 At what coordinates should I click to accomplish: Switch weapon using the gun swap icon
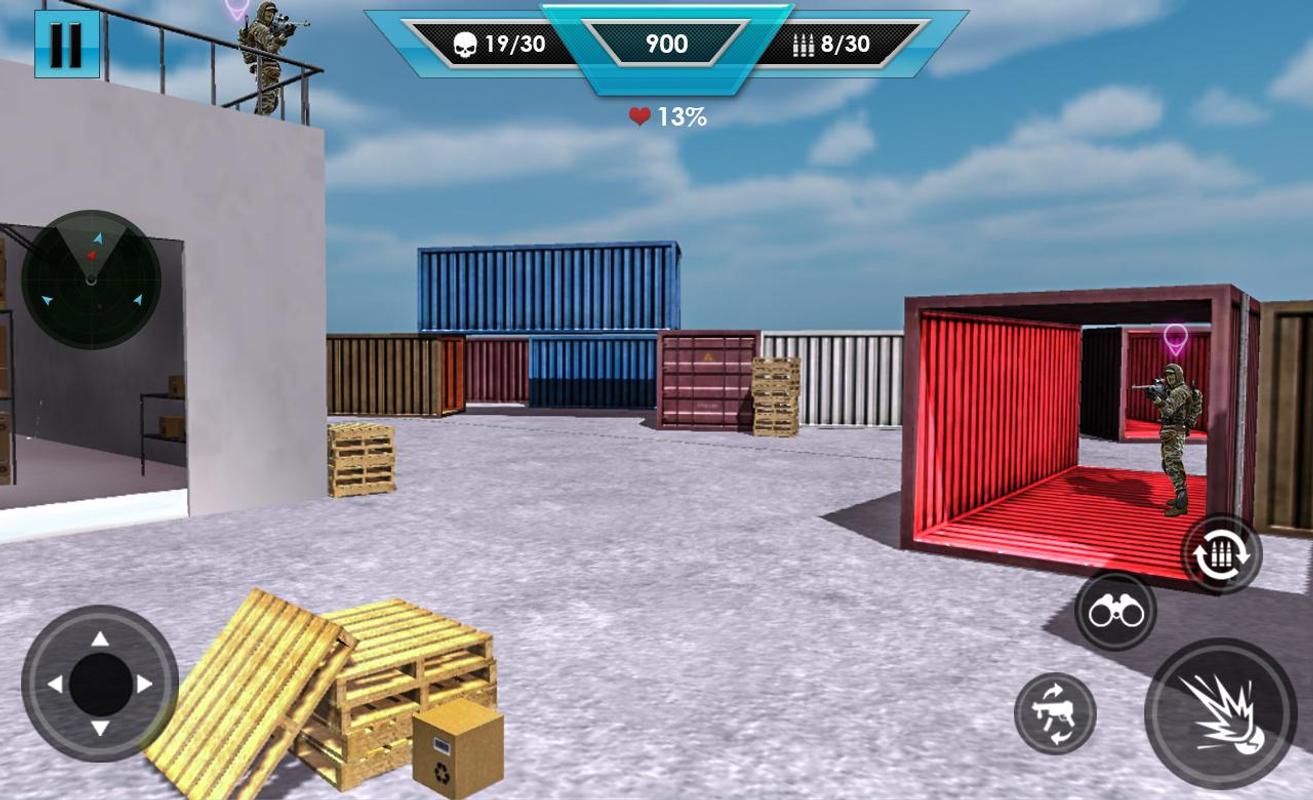pyautogui.click(x=1055, y=713)
